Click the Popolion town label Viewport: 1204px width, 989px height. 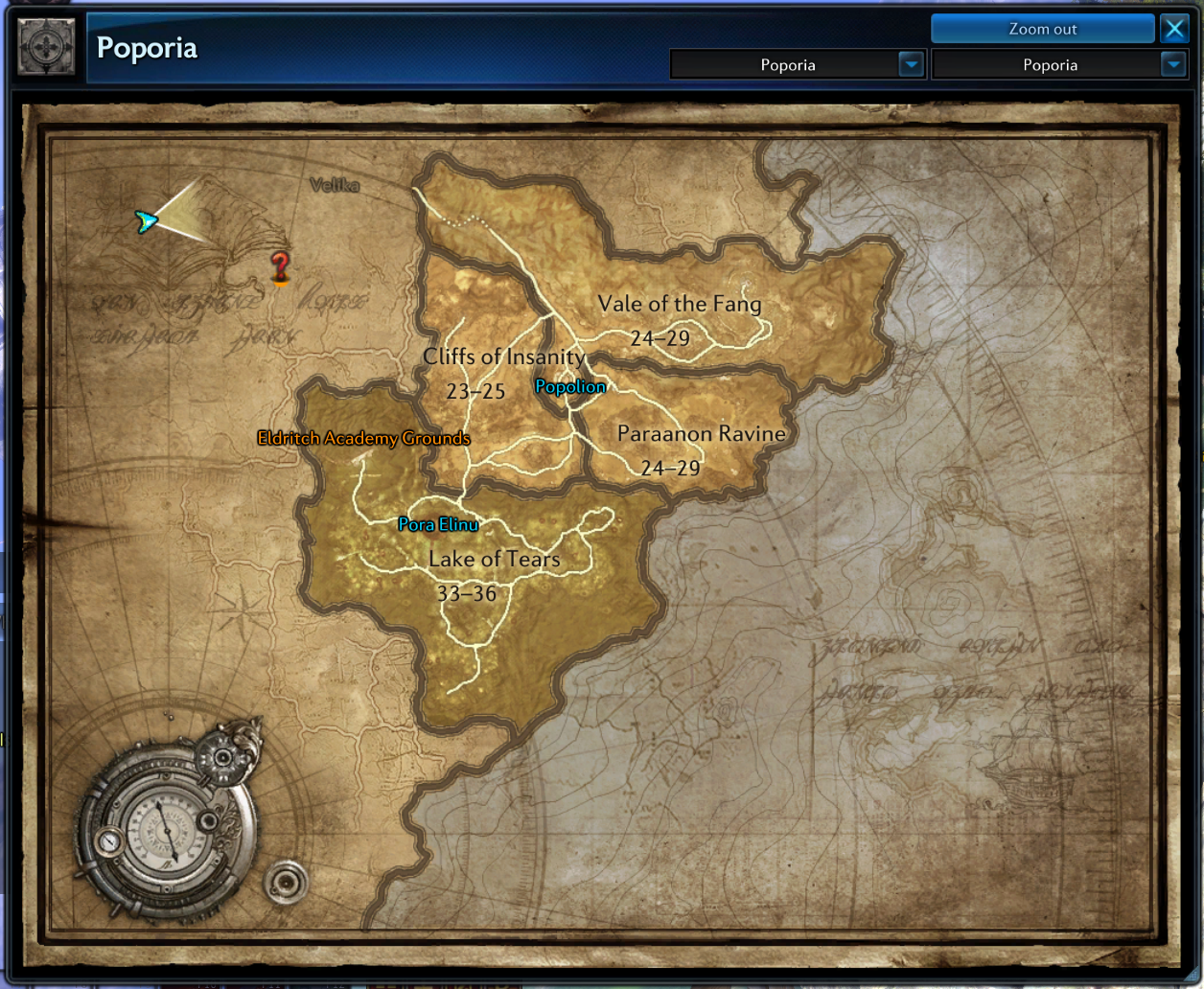point(570,387)
